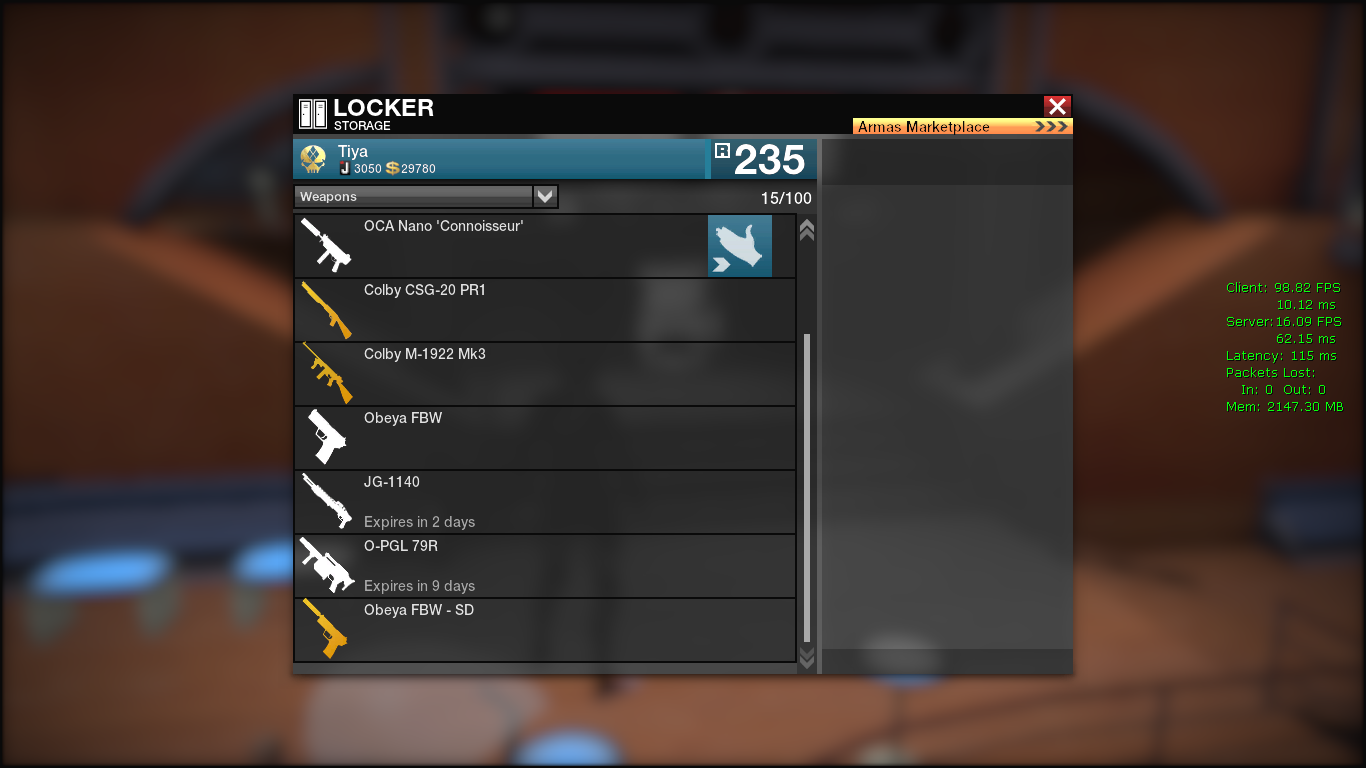Select the O-PGL 79R launcher
The height and width of the screenshot is (768, 1366).
point(544,566)
